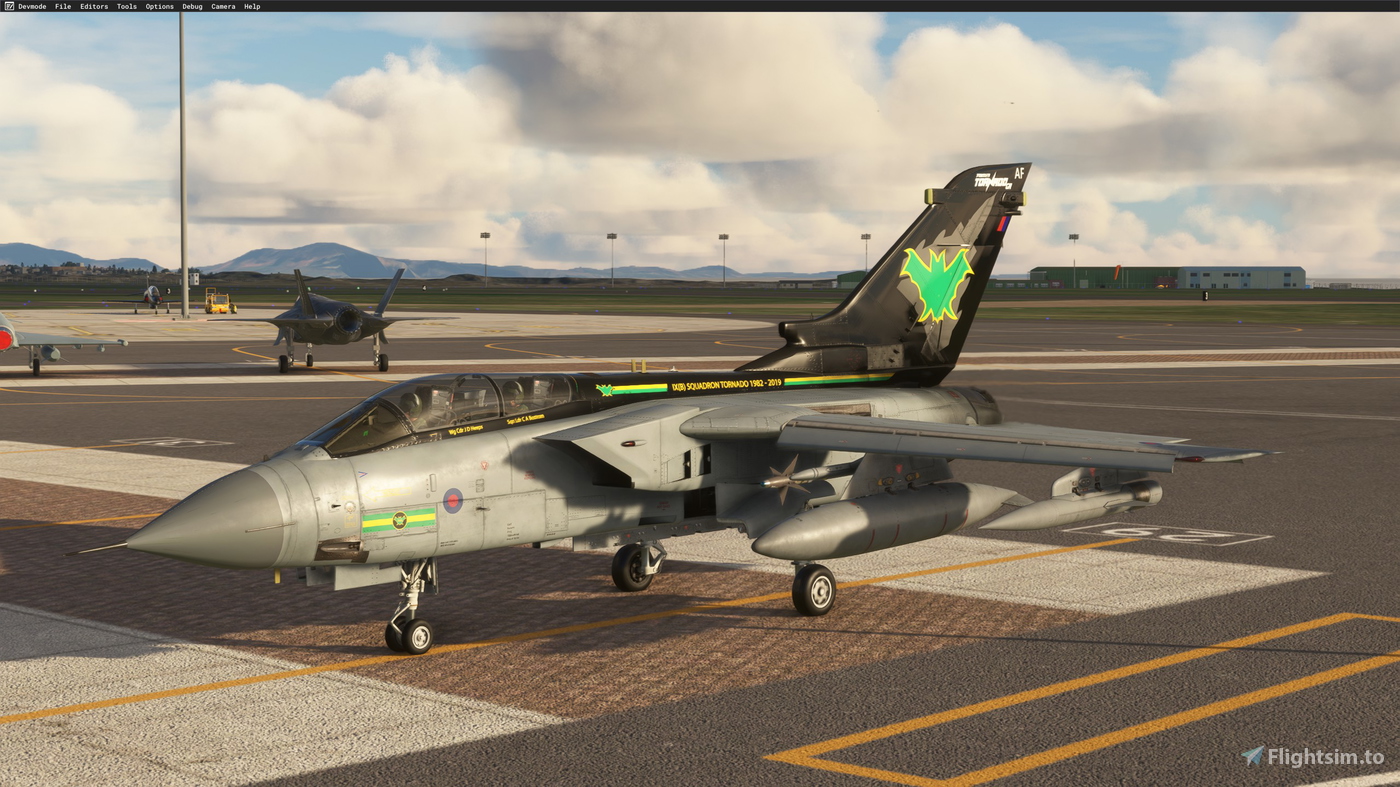Click the Flightsim.to paper plane icon
The height and width of the screenshot is (787, 1400).
click(1251, 757)
